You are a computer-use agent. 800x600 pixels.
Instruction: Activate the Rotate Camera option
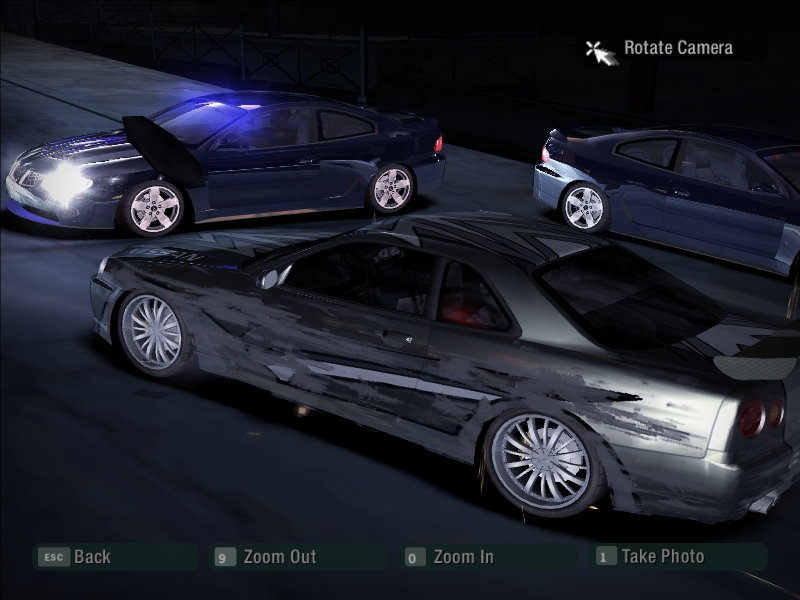coord(677,48)
